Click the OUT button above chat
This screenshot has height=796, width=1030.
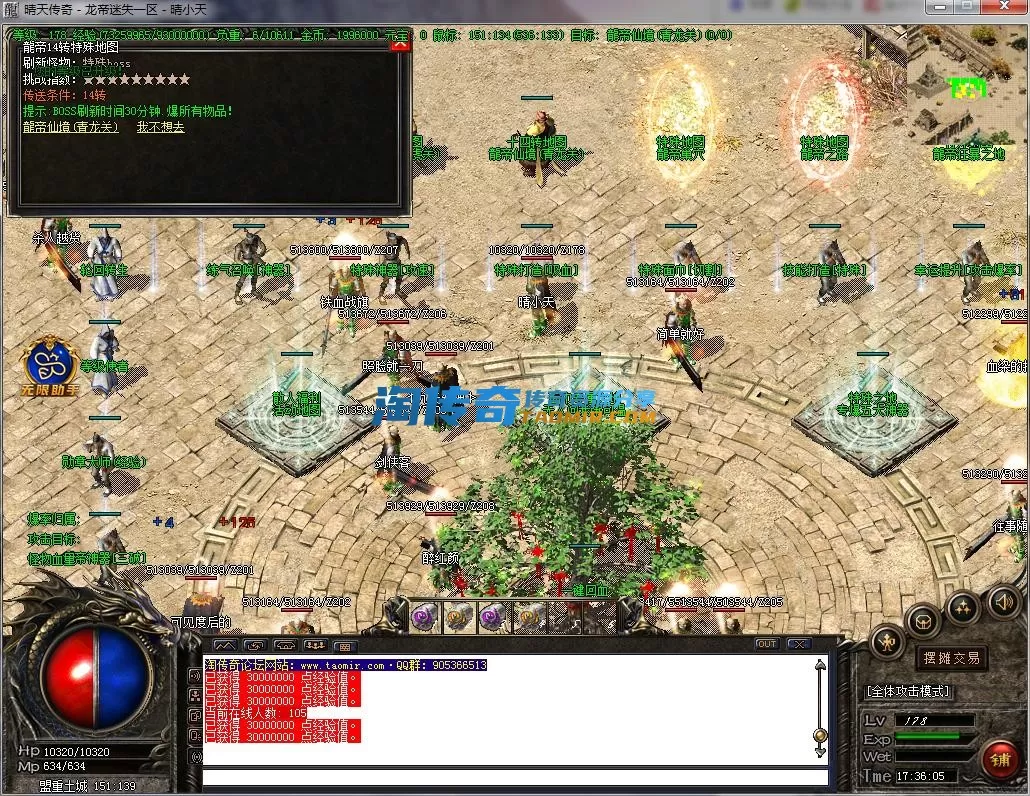767,644
